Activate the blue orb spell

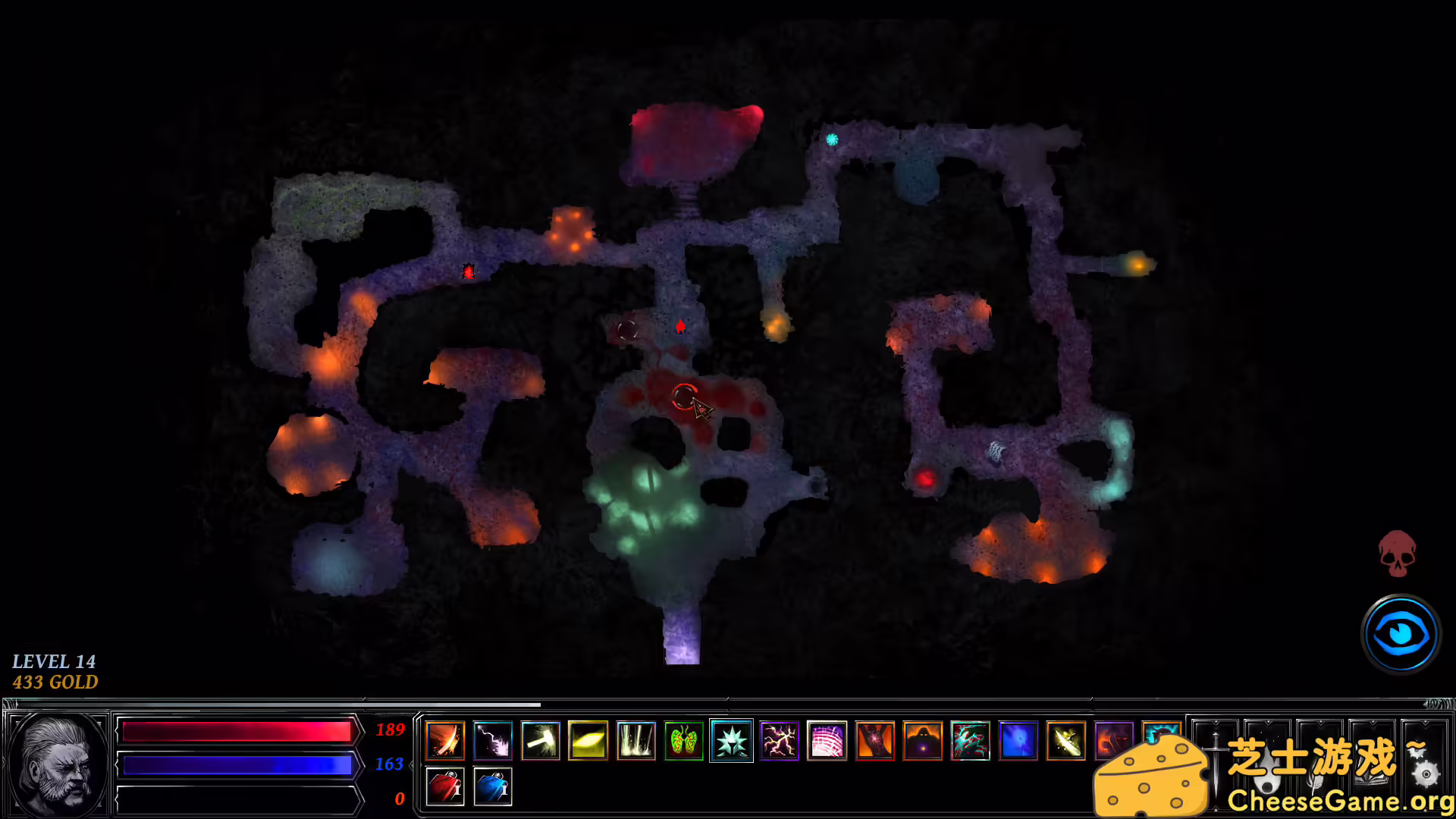click(1018, 741)
